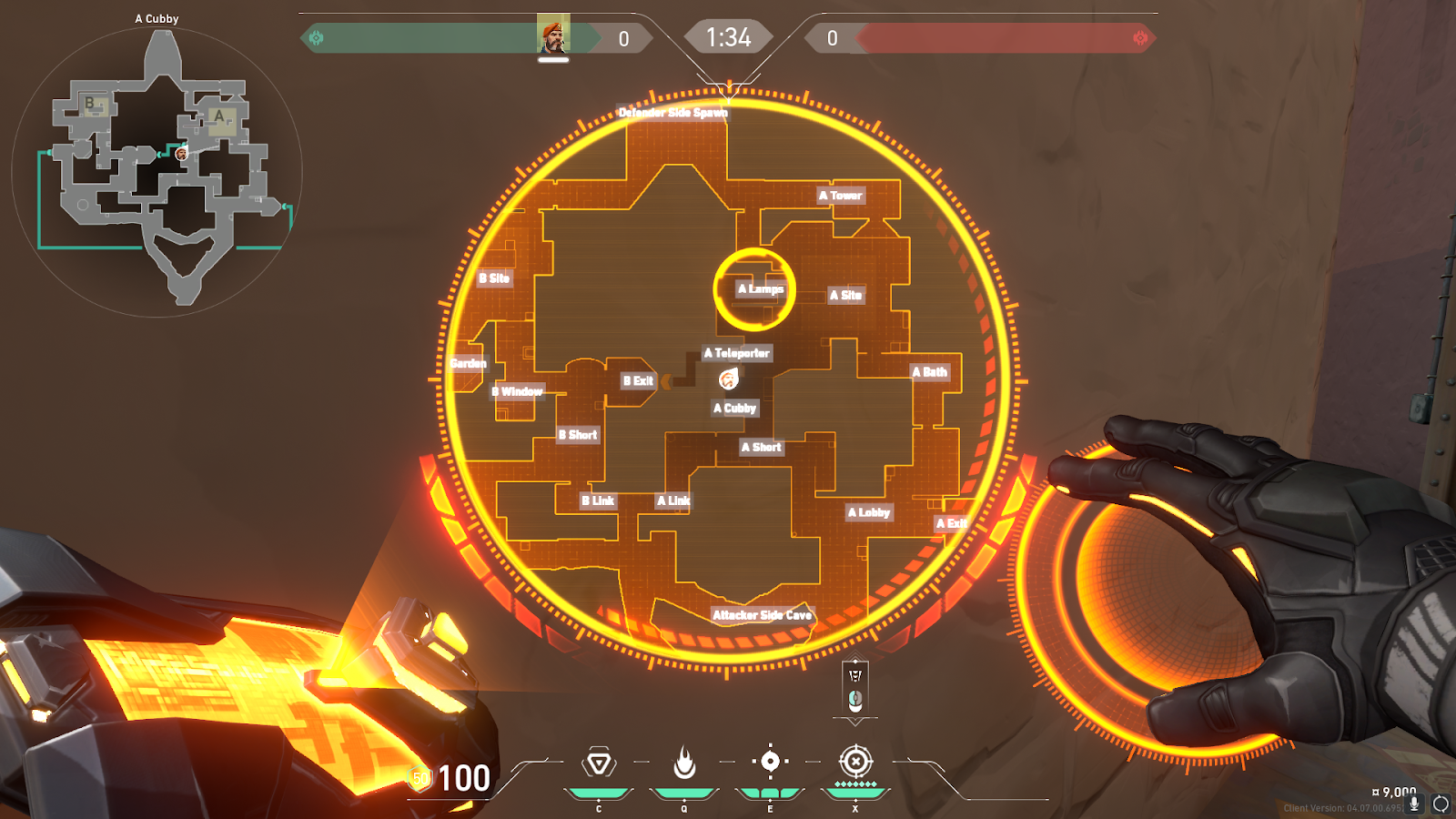Pick A Link on the tactical map

(673, 500)
